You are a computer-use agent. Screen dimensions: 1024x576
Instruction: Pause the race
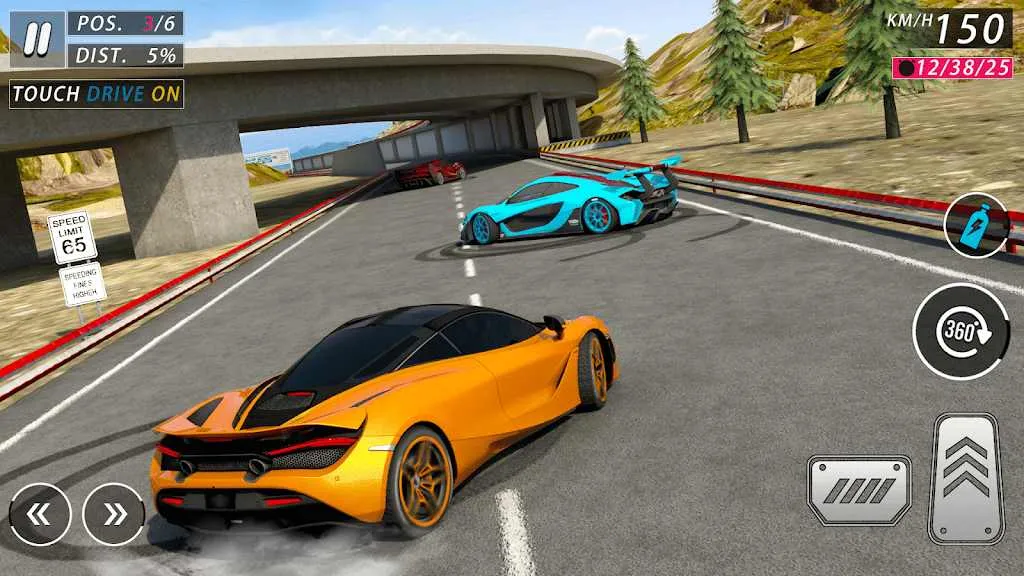[x=37, y=39]
